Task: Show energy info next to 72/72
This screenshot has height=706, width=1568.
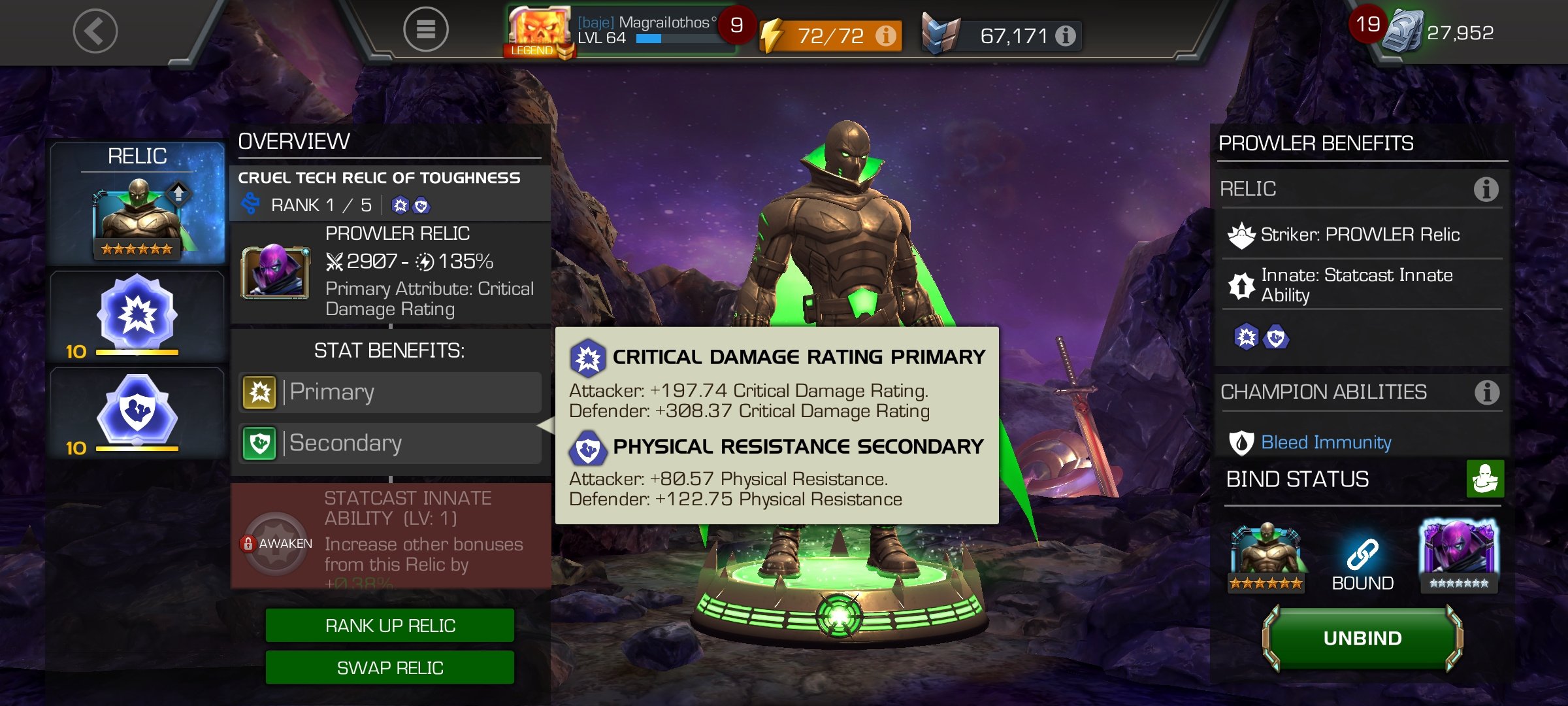Action: 886,35
